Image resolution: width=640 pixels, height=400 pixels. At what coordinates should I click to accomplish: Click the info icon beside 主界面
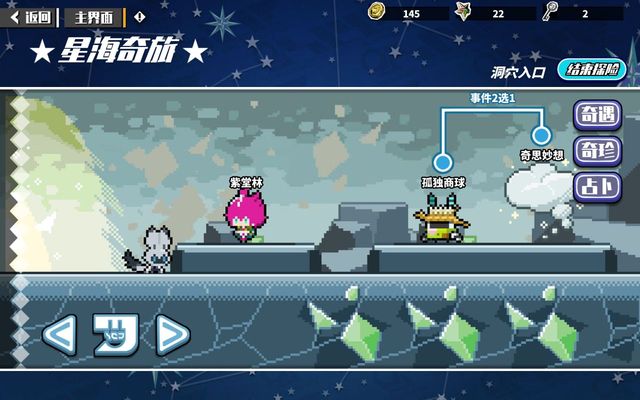(139, 17)
